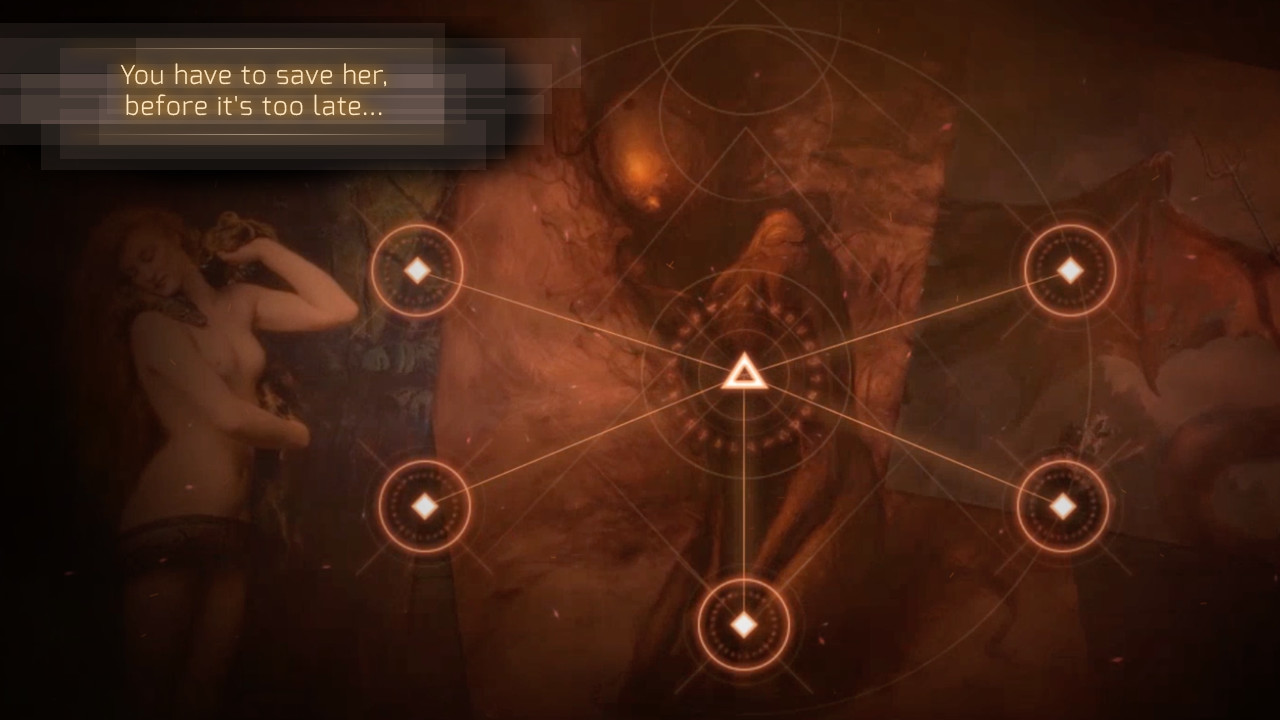Click the text 'before it's too late...'

(254, 106)
